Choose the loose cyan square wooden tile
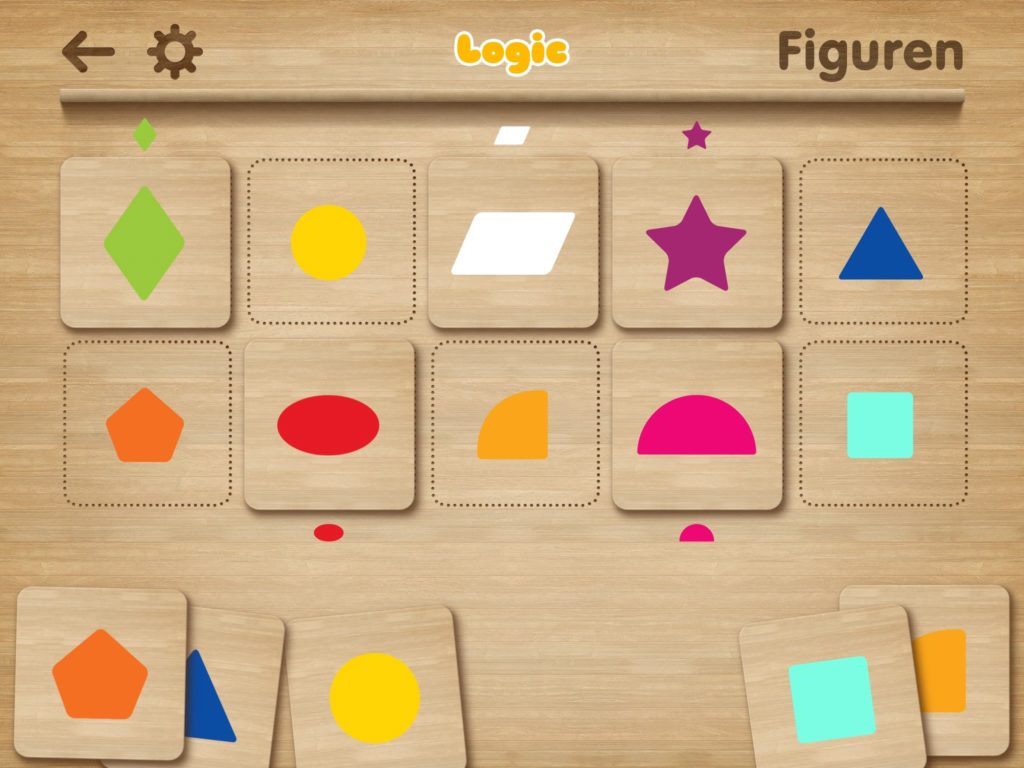Image resolution: width=1024 pixels, height=768 pixels. [x=831, y=697]
